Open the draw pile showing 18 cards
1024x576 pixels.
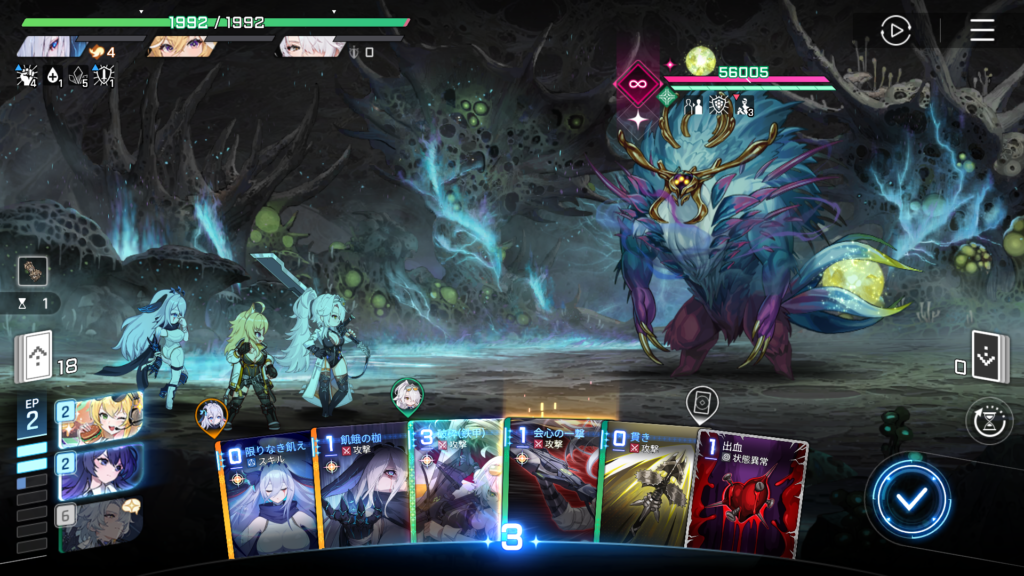[x=32, y=359]
